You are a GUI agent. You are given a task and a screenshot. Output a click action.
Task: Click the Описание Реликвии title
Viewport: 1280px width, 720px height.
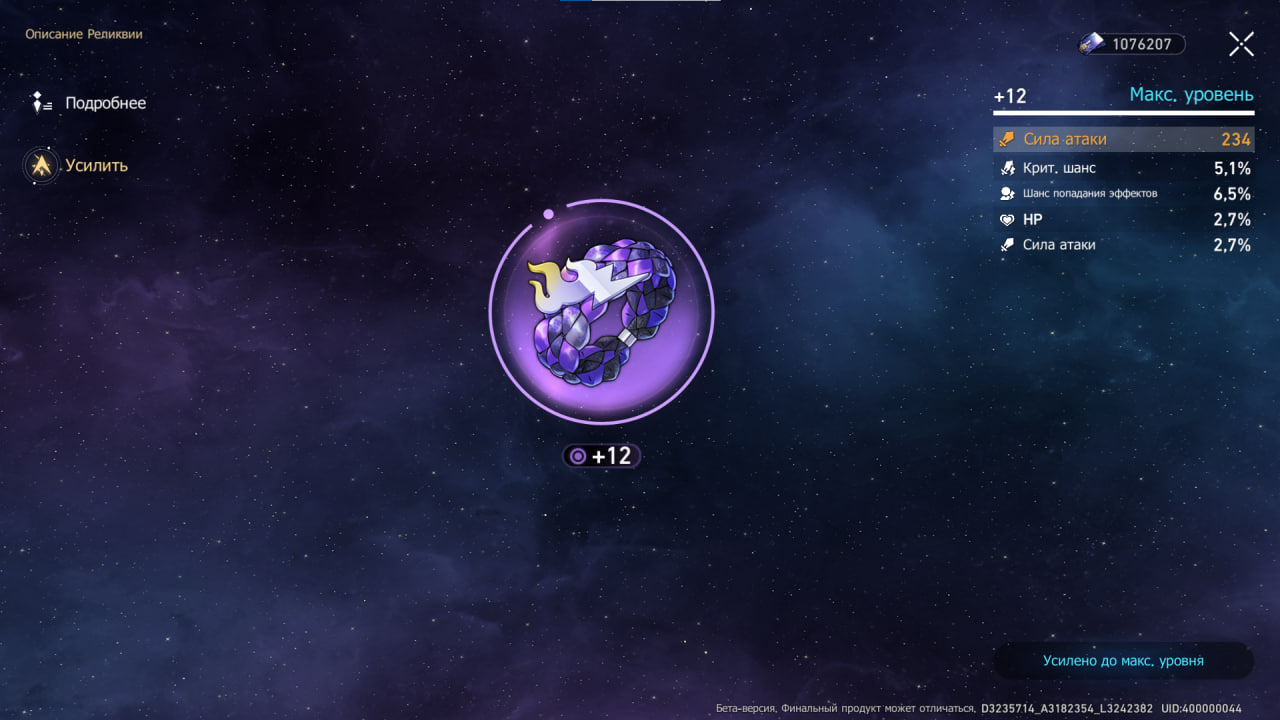coord(84,33)
